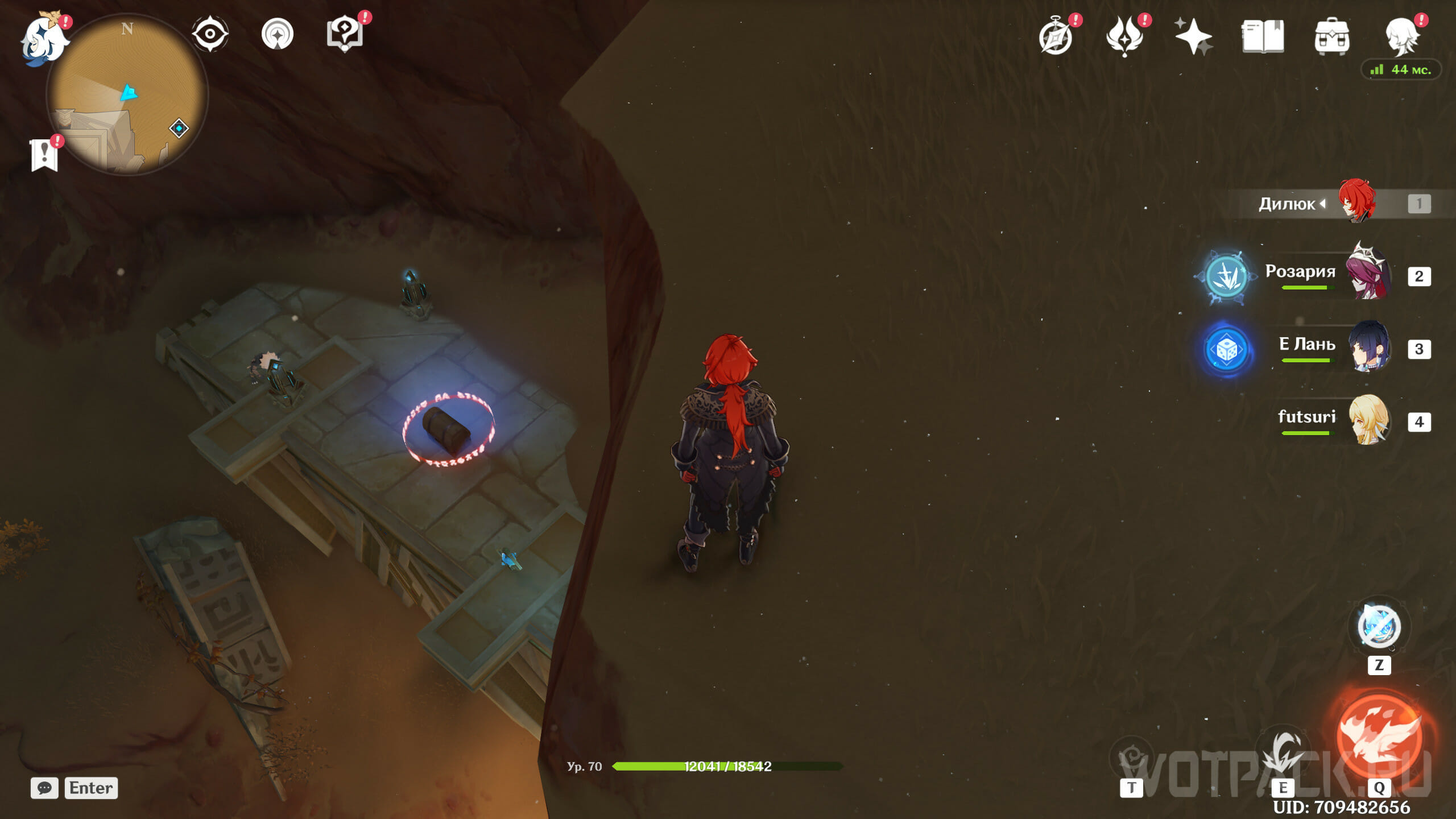1456x819 pixels.
Task: Open the backpack inventory
Action: 1331,36
